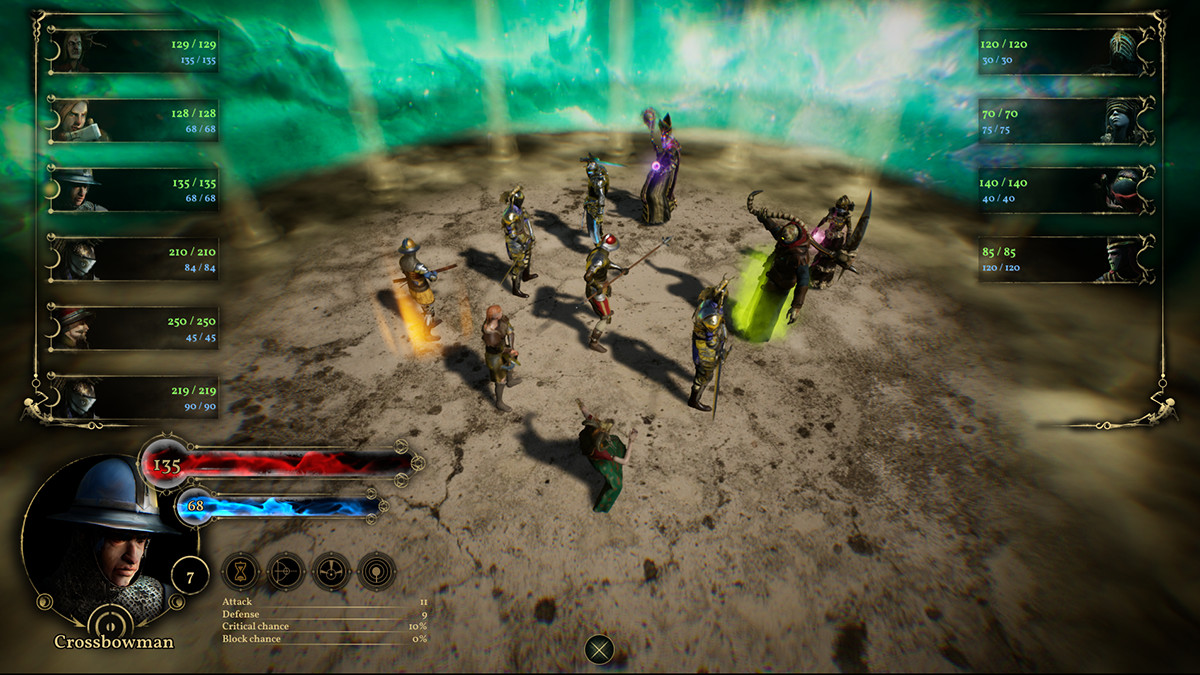Screen dimensions: 1200x675
Task: Use the crossbow shot ability
Action: (x=286, y=572)
